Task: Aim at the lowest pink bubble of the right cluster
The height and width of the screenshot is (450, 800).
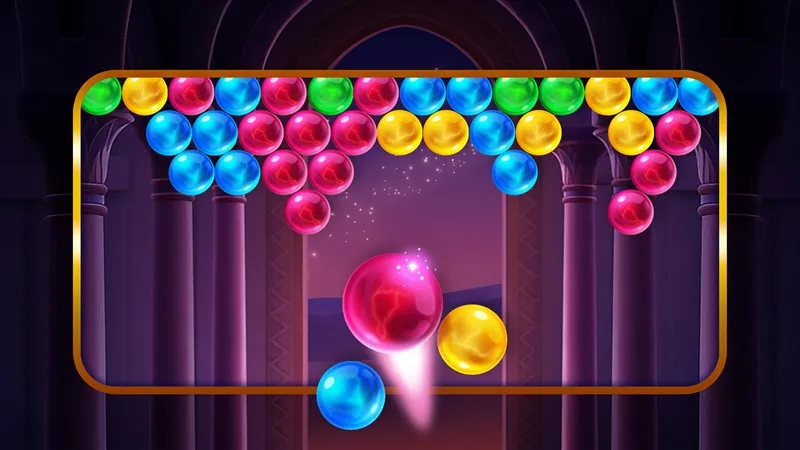Action: pyautogui.click(x=631, y=212)
